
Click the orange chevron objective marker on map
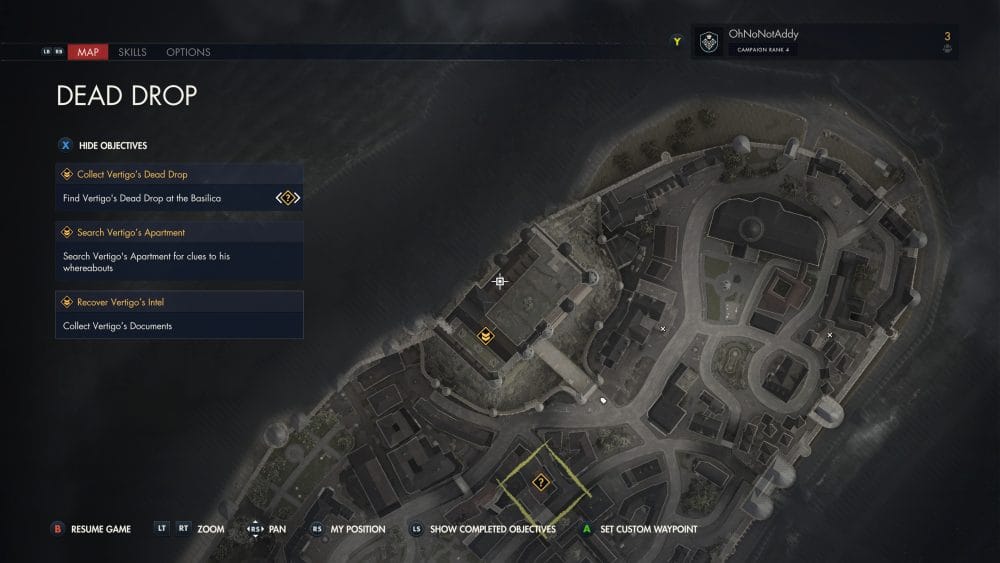pyautogui.click(x=485, y=336)
